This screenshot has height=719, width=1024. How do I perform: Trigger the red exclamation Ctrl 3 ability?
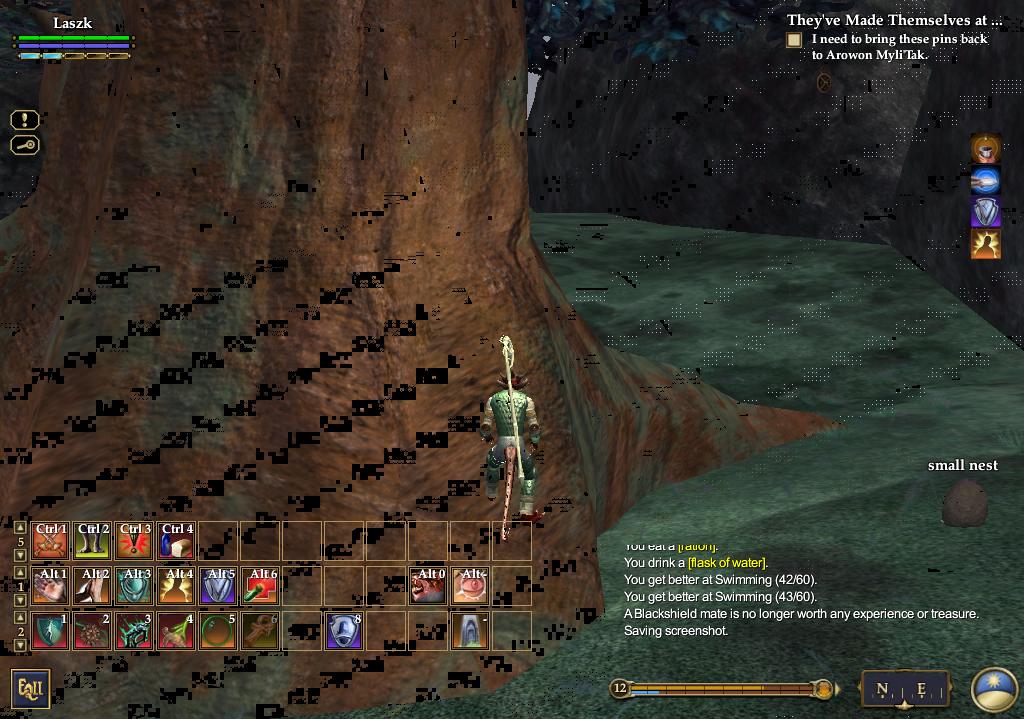tap(134, 540)
